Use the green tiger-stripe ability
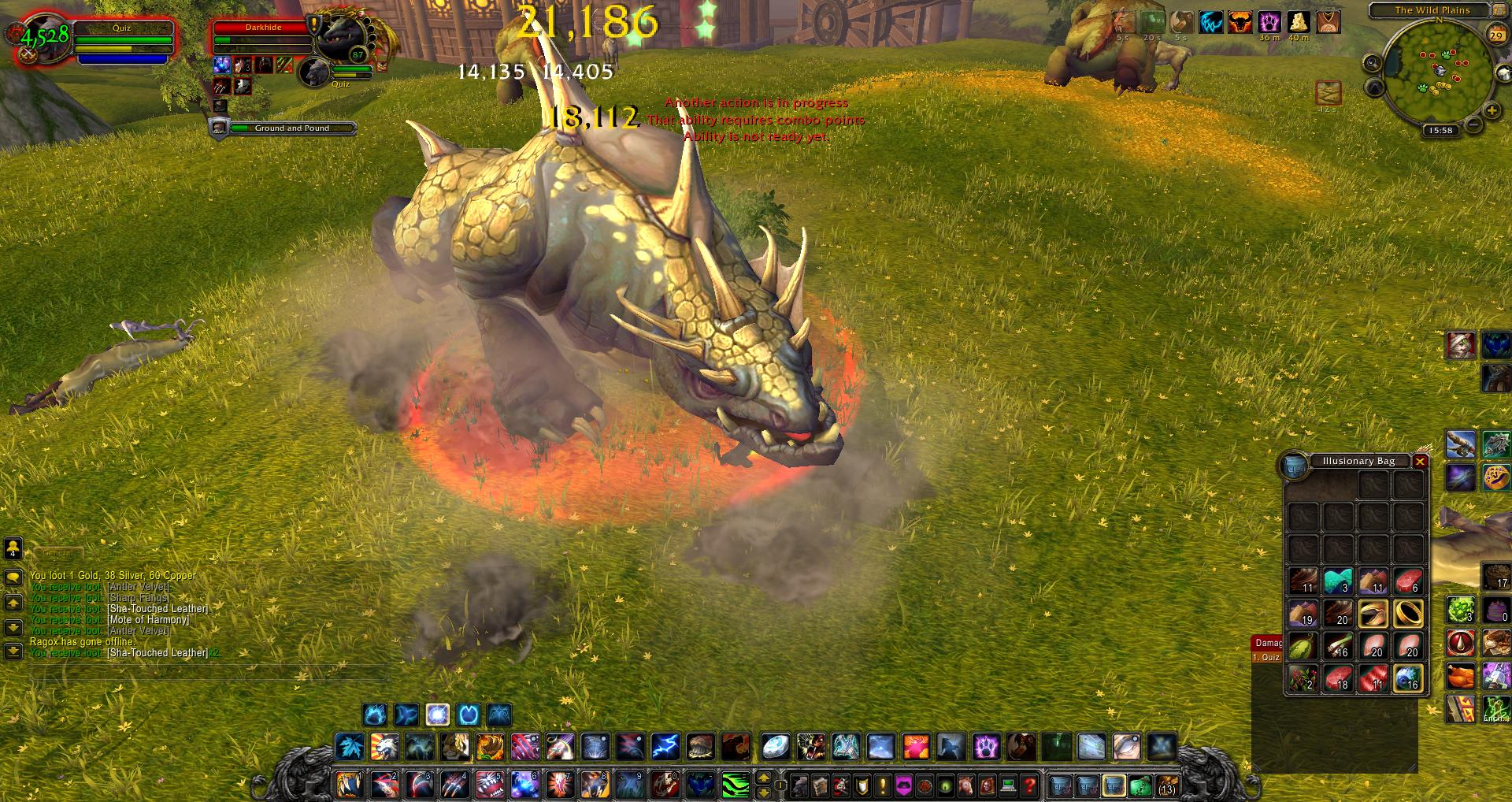This screenshot has width=1512, height=802. (x=735, y=785)
